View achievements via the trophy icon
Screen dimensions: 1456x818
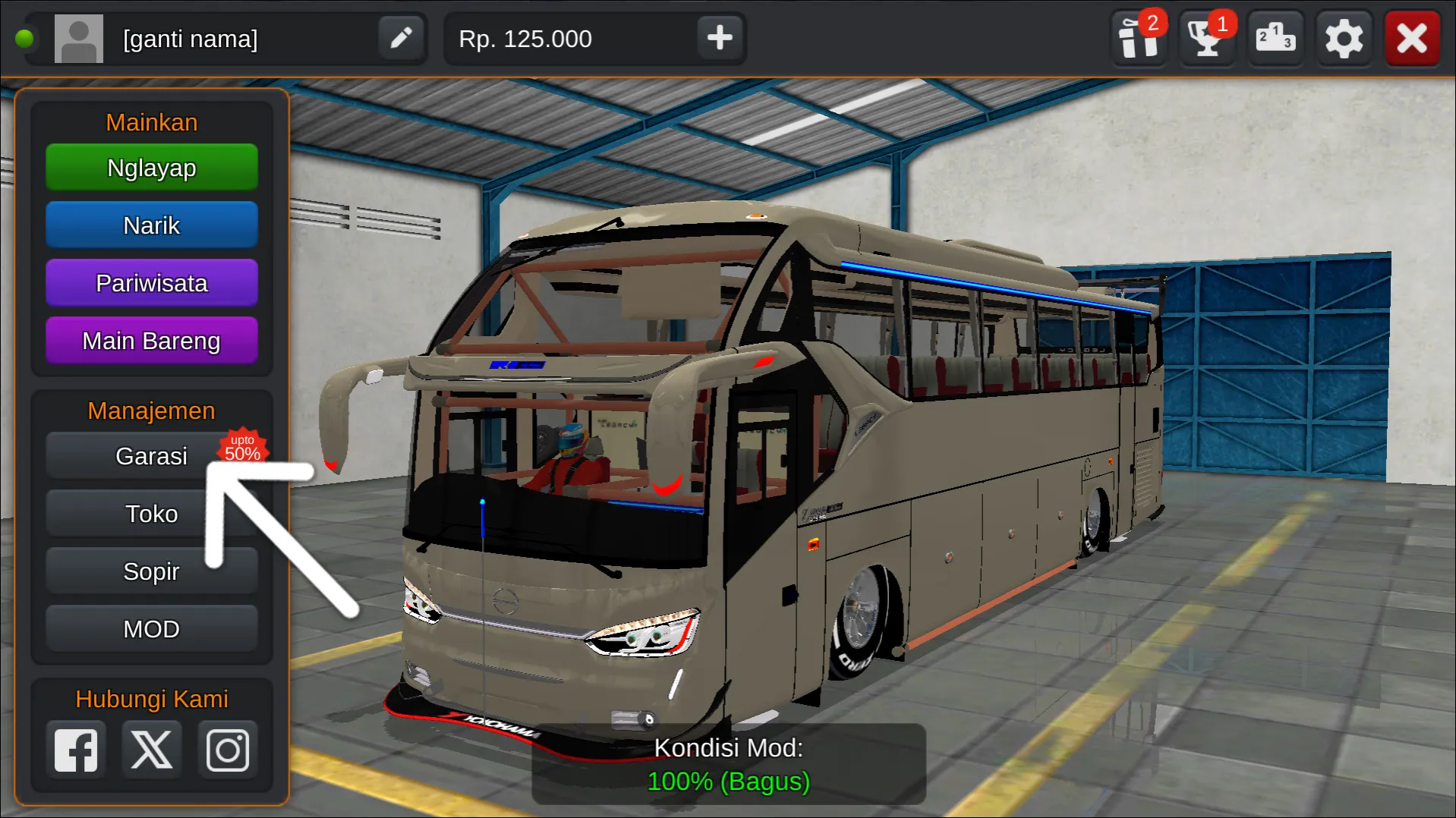coord(1205,38)
